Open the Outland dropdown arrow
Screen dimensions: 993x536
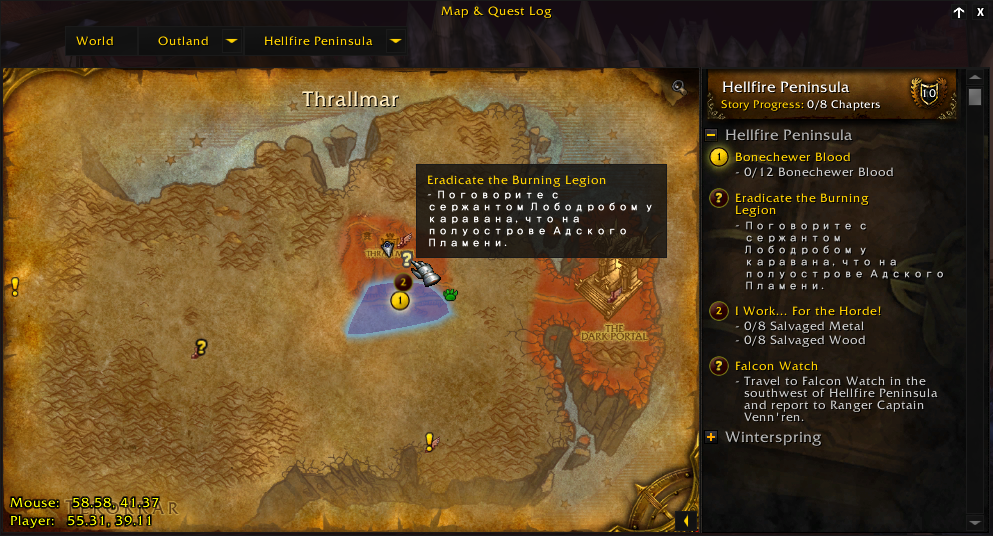tap(231, 41)
